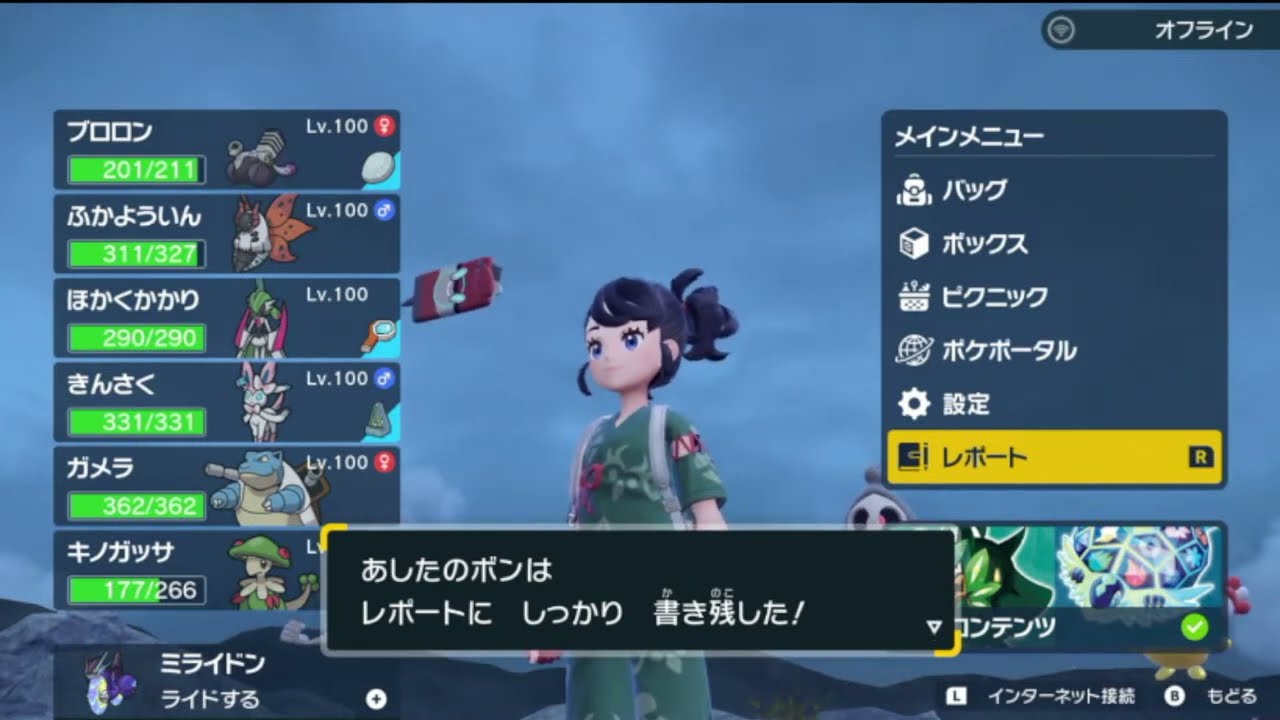Image resolution: width=1280 pixels, height=720 pixels.
Task: Open the 設定 gear icon
Action: coord(914,404)
